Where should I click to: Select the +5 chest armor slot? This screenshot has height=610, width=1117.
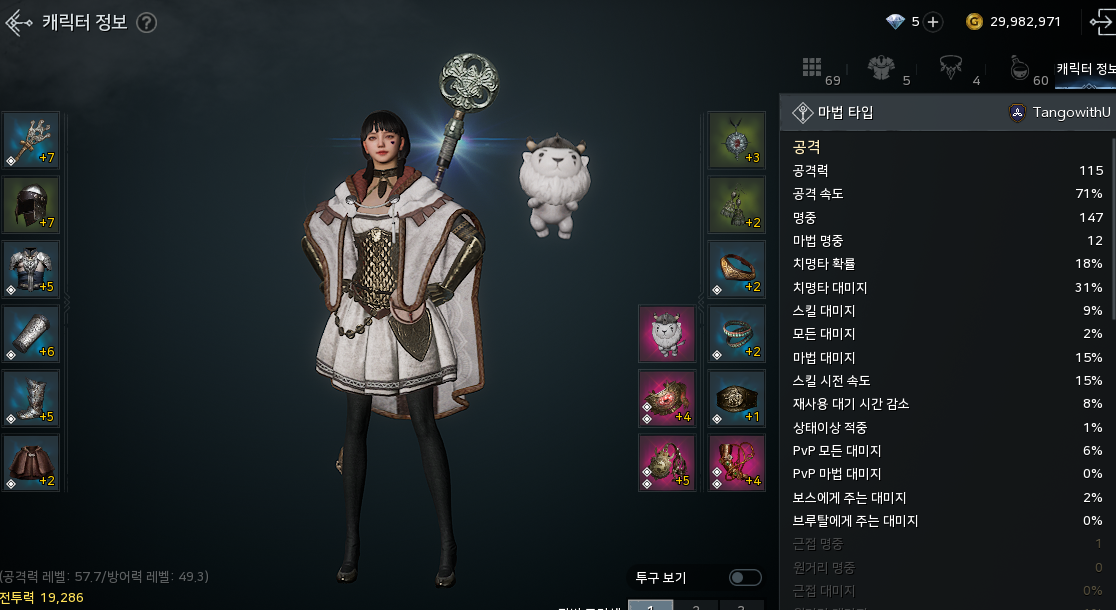31,269
